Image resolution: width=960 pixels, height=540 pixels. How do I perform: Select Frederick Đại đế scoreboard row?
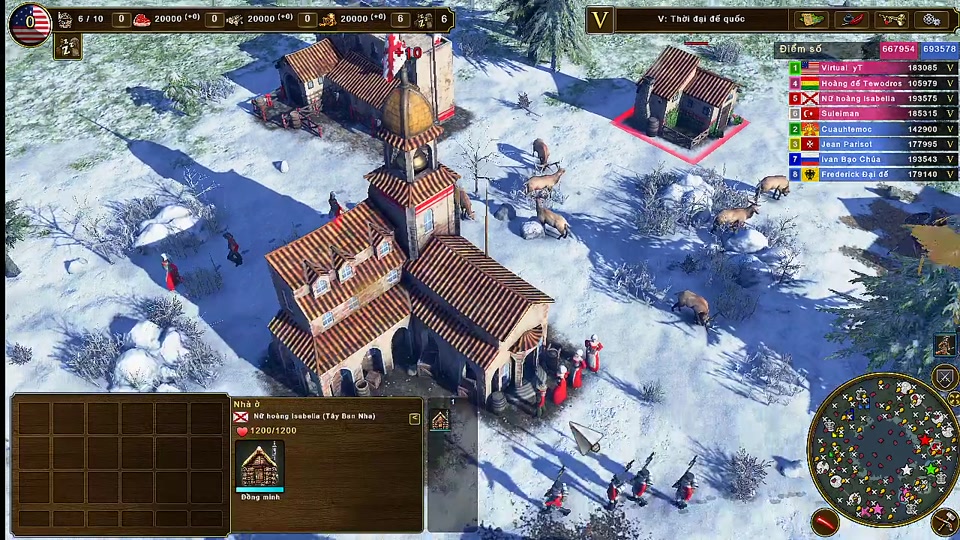point(866,174)
